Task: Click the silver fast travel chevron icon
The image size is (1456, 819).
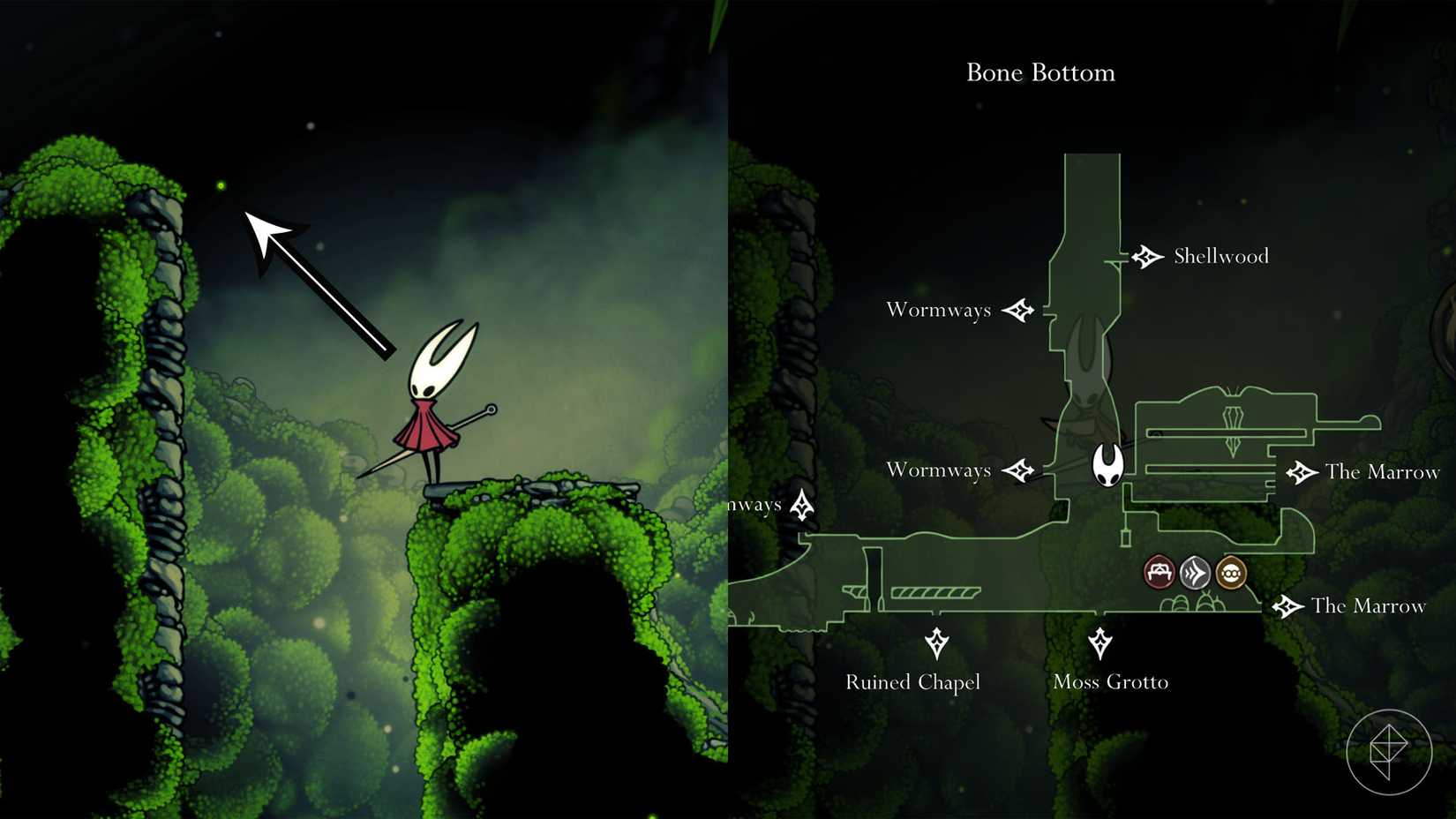Action: coord(1196,573)
